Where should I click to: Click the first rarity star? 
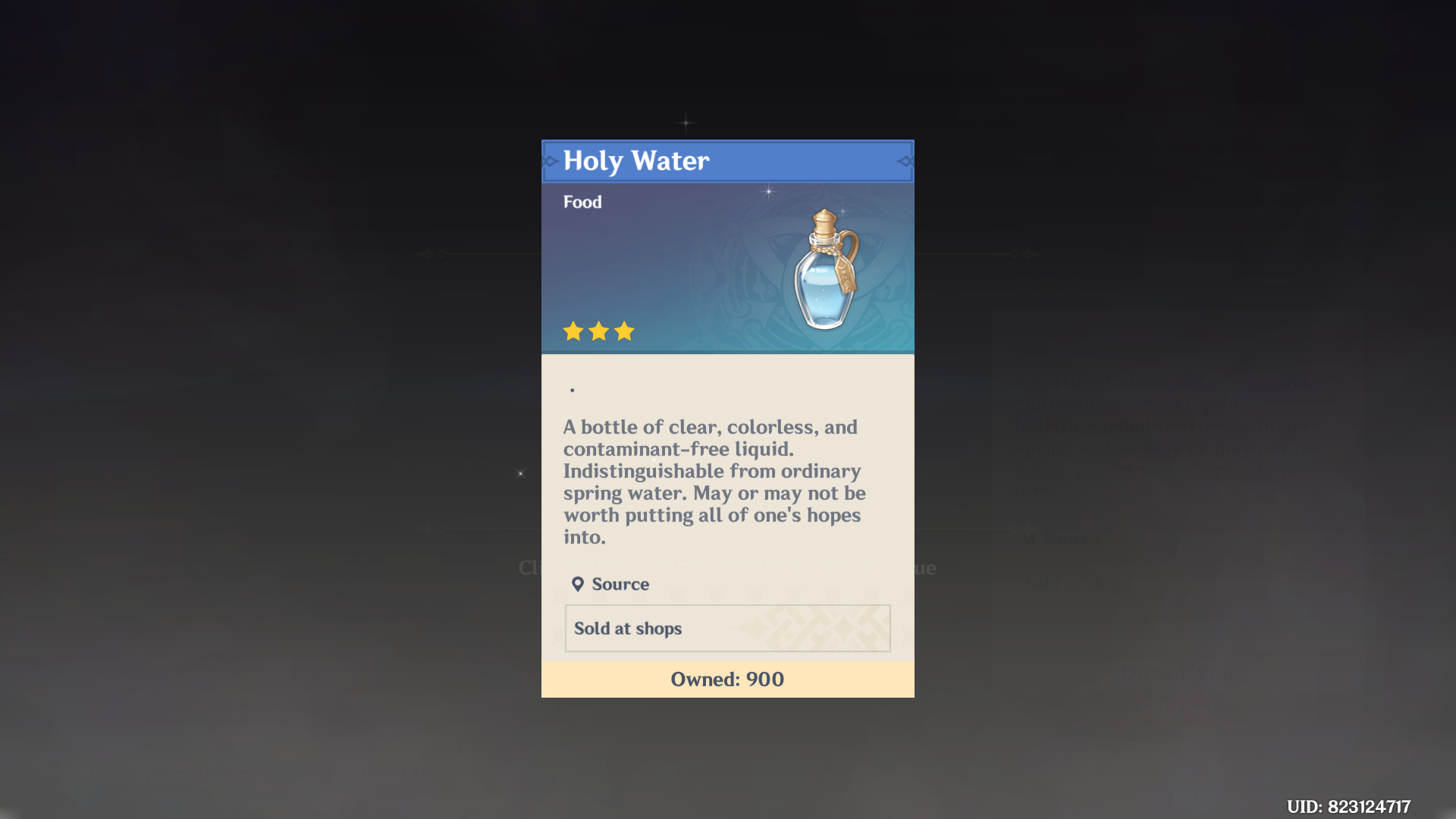[x=573, y=331]
